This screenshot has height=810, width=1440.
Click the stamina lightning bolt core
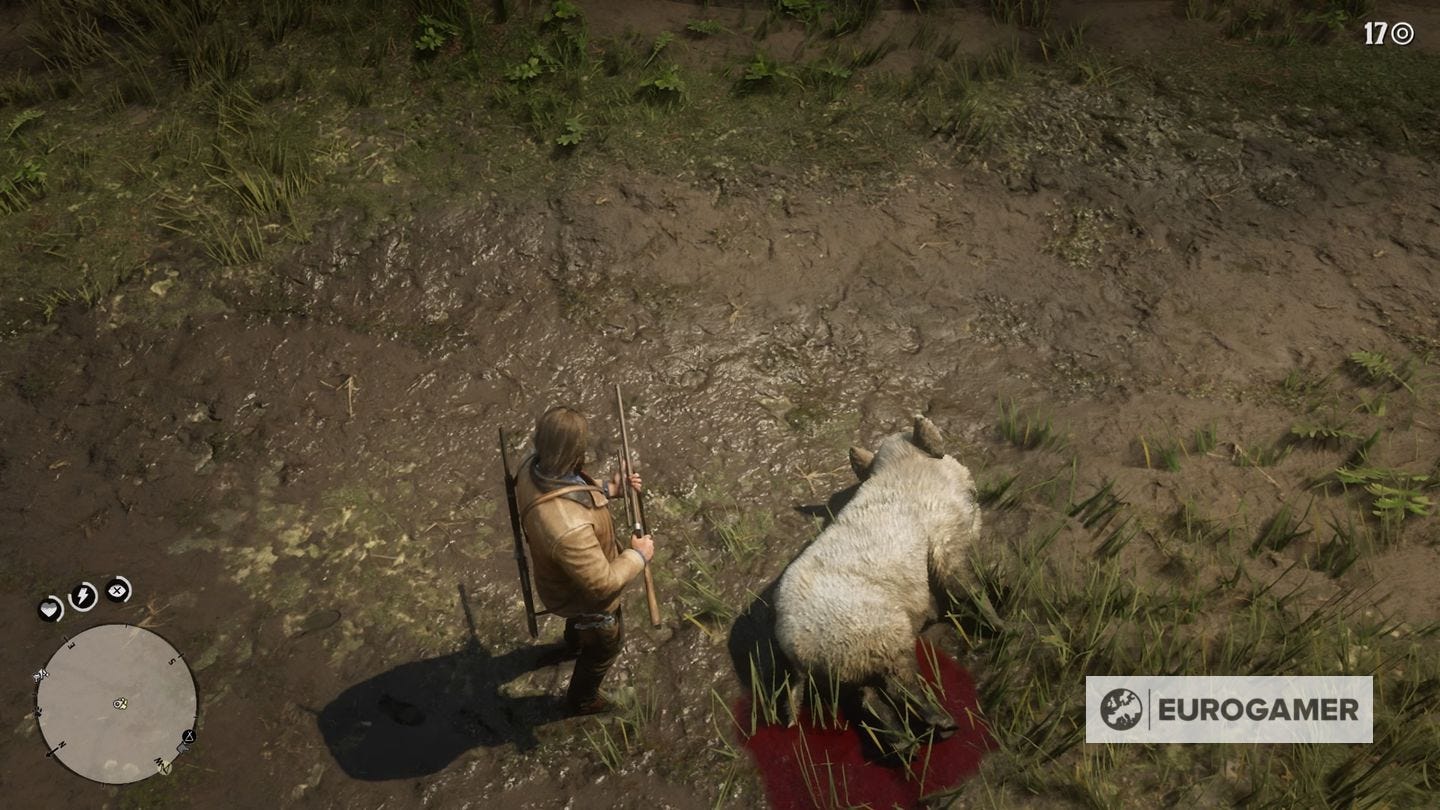(82, 594)
